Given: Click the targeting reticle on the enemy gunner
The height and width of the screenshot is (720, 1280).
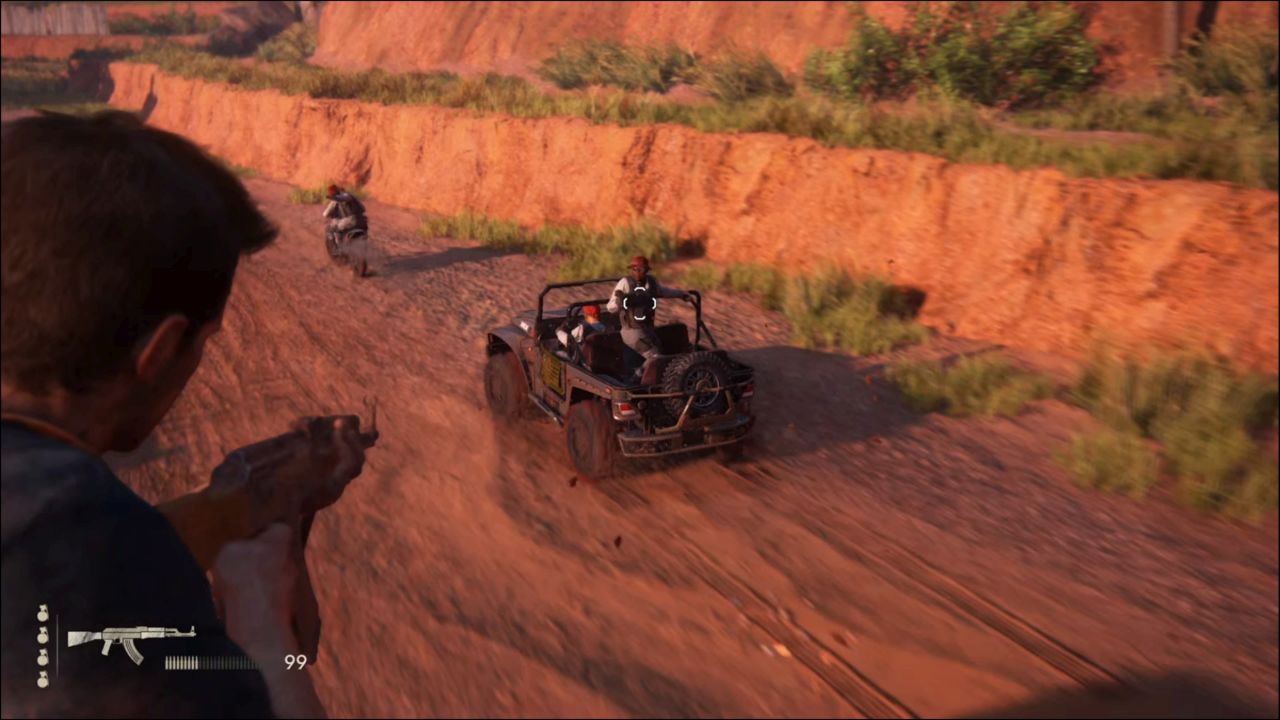Looking at the screenshot, I should pos(639,304).
